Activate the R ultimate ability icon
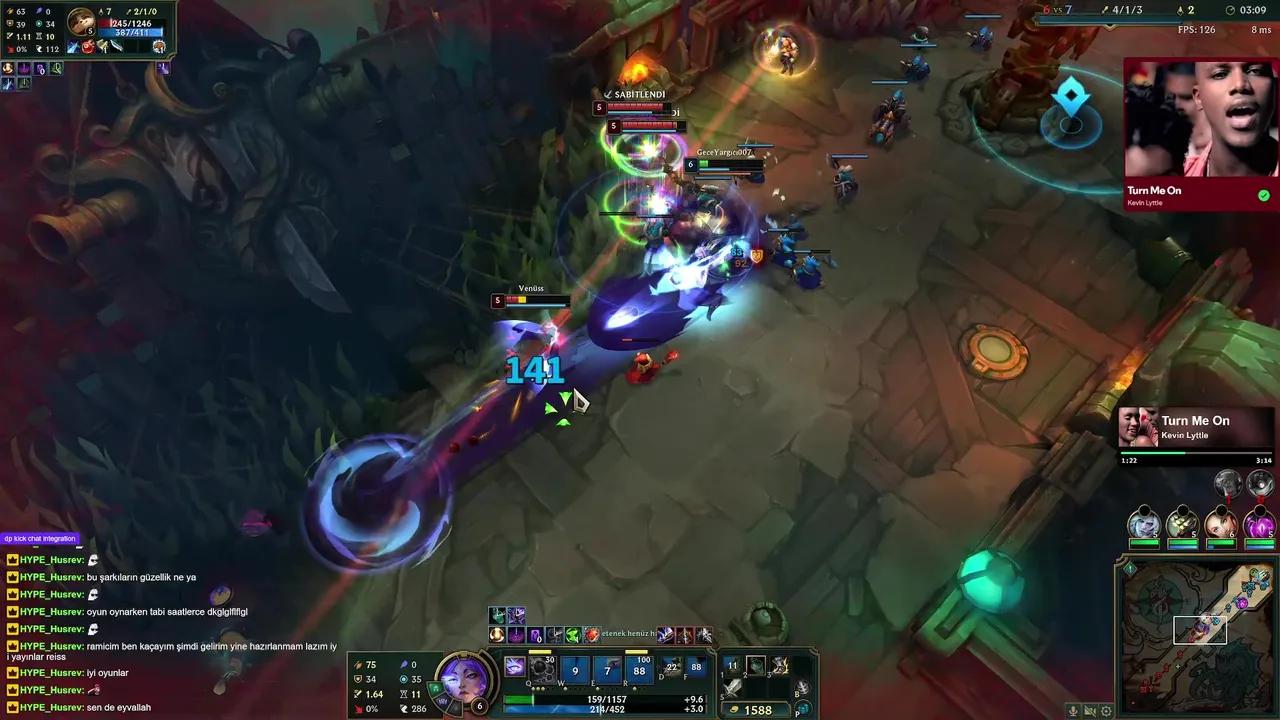1280x720 pixels. click(x=639, y=669)
